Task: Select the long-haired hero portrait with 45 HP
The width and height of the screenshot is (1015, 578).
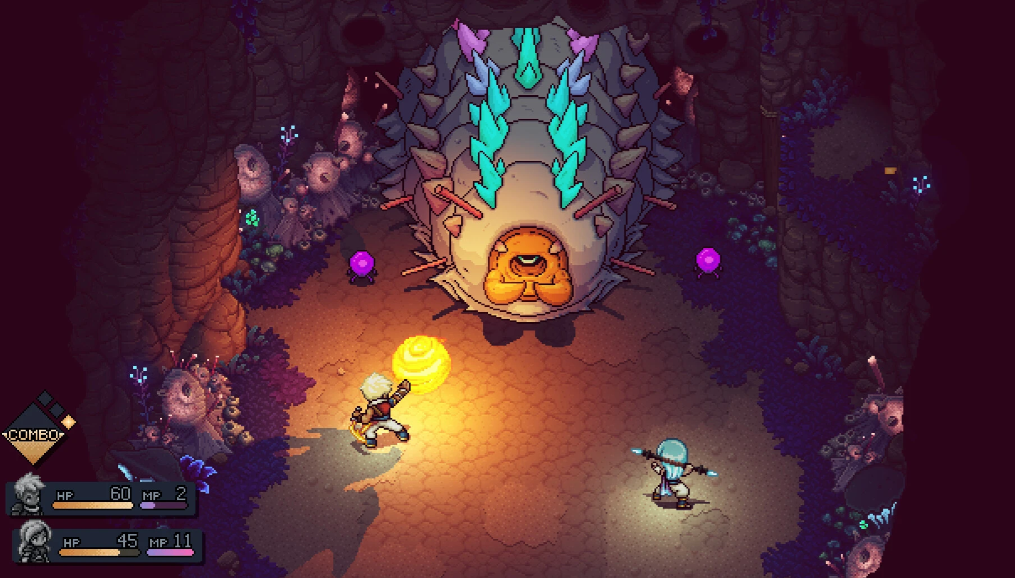Action: tap(33, 543)
